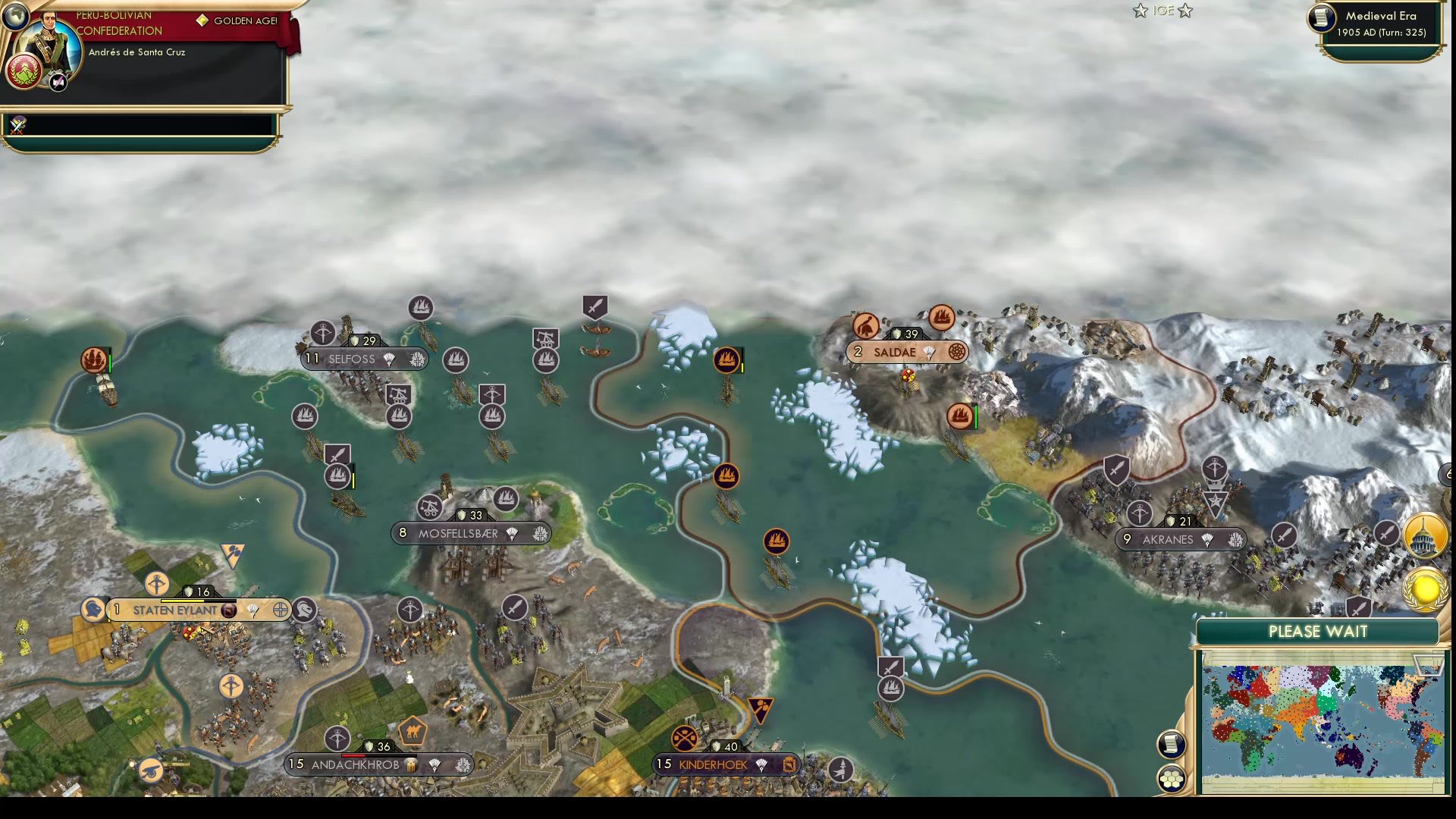Select the Great Prophet icon above Selfoss
Image resolution: width=1456 pixels, height=819 pixels.
coord(322,334)
